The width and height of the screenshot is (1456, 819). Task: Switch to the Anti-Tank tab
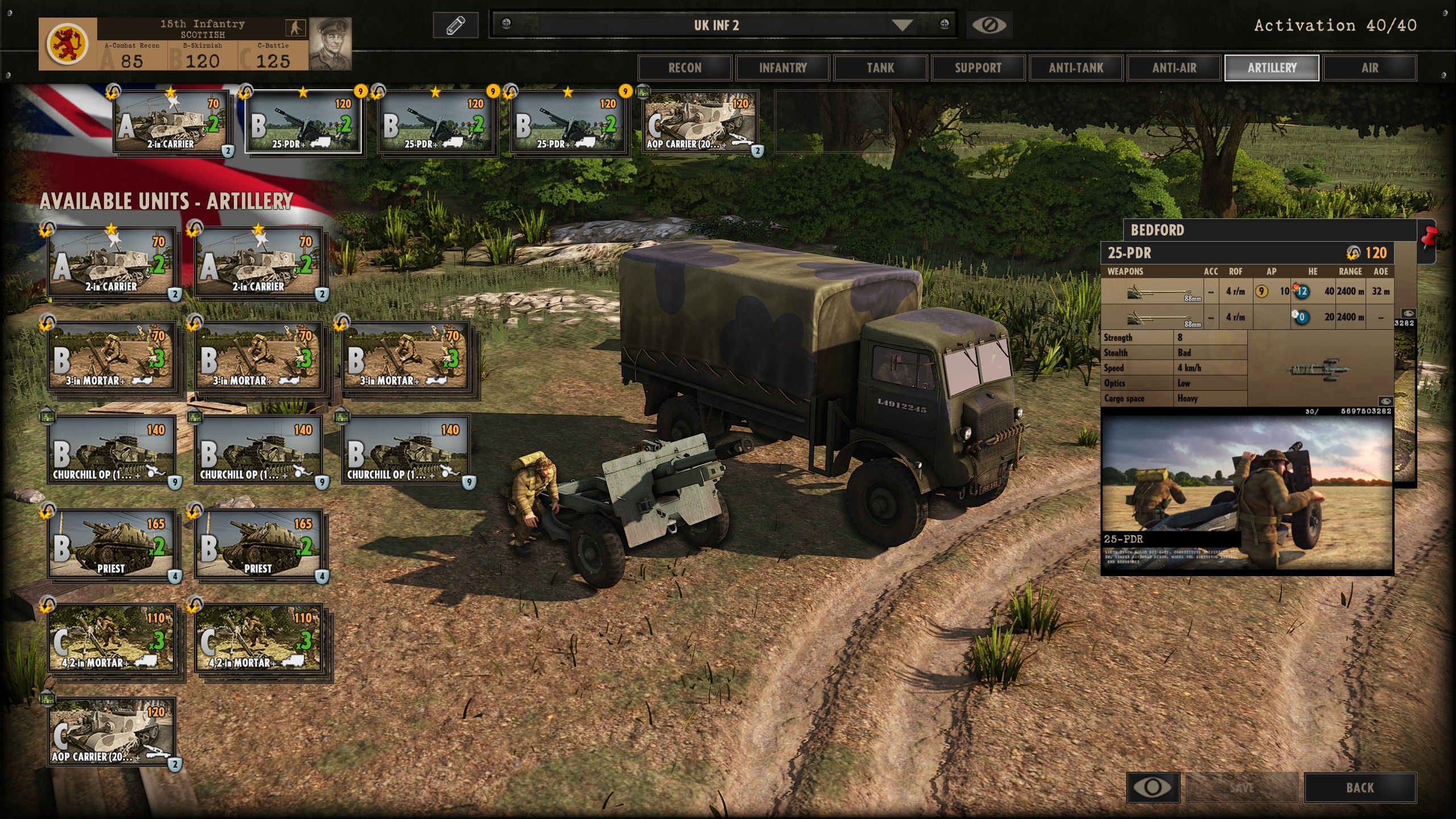1076,68
